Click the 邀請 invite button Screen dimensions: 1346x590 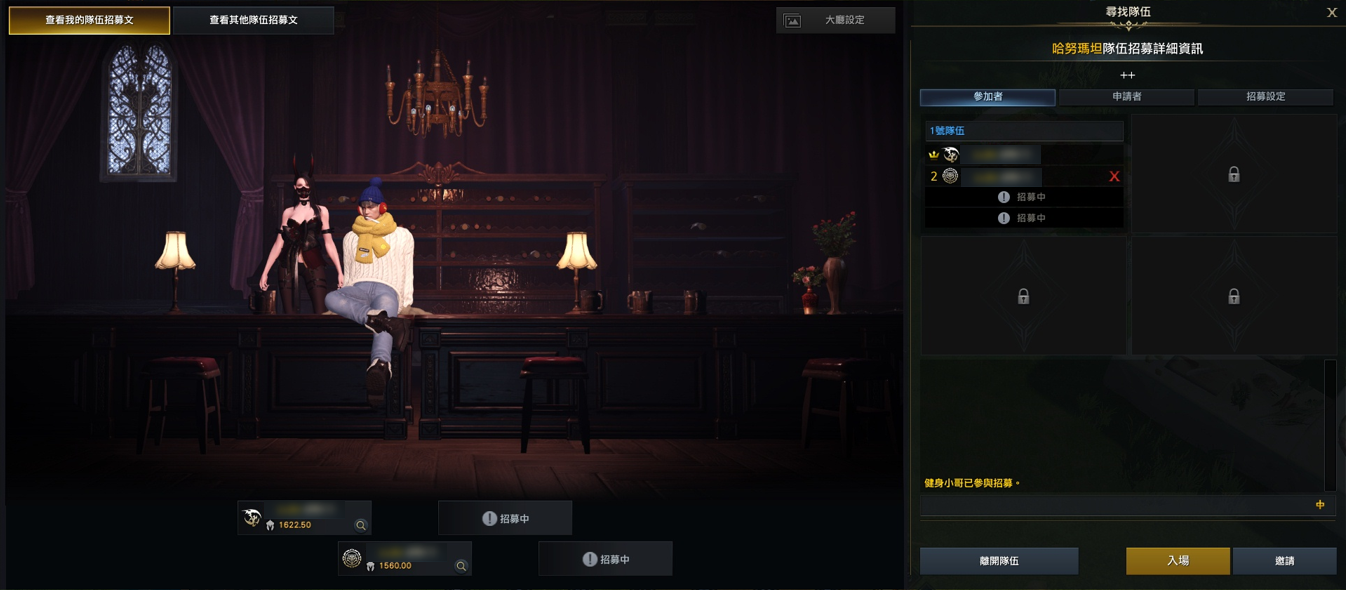pos(1284,561)
